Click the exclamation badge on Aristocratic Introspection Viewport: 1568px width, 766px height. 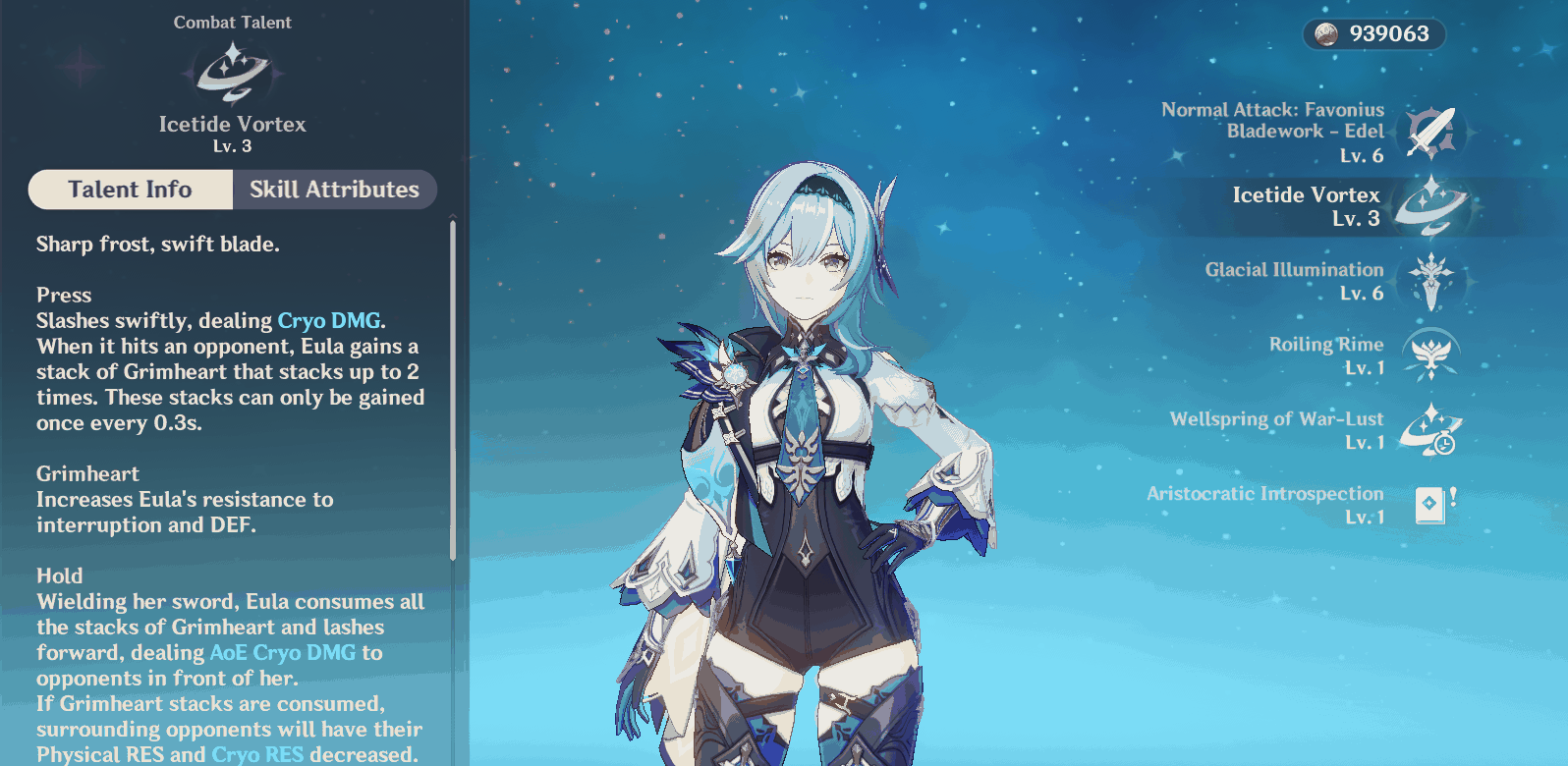pyautogui.click(x=1453, y=496)
